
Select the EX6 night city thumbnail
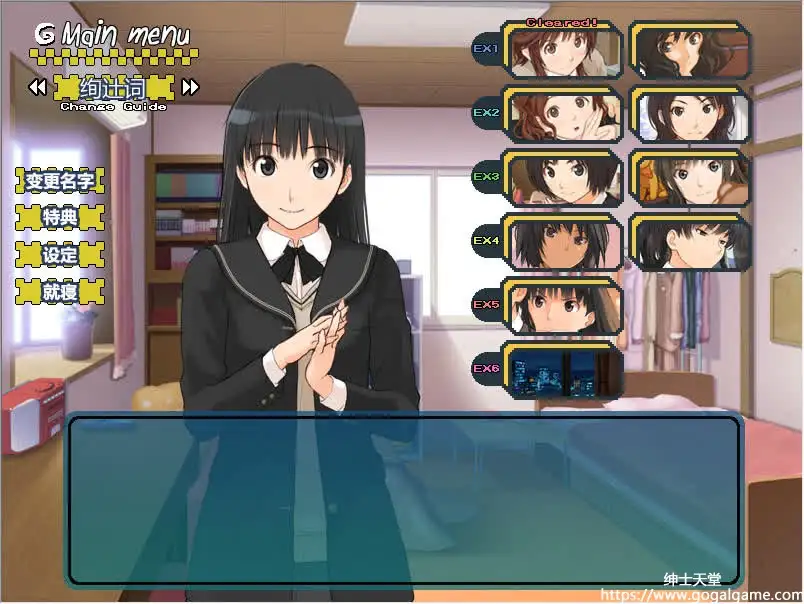click(562, 370)
